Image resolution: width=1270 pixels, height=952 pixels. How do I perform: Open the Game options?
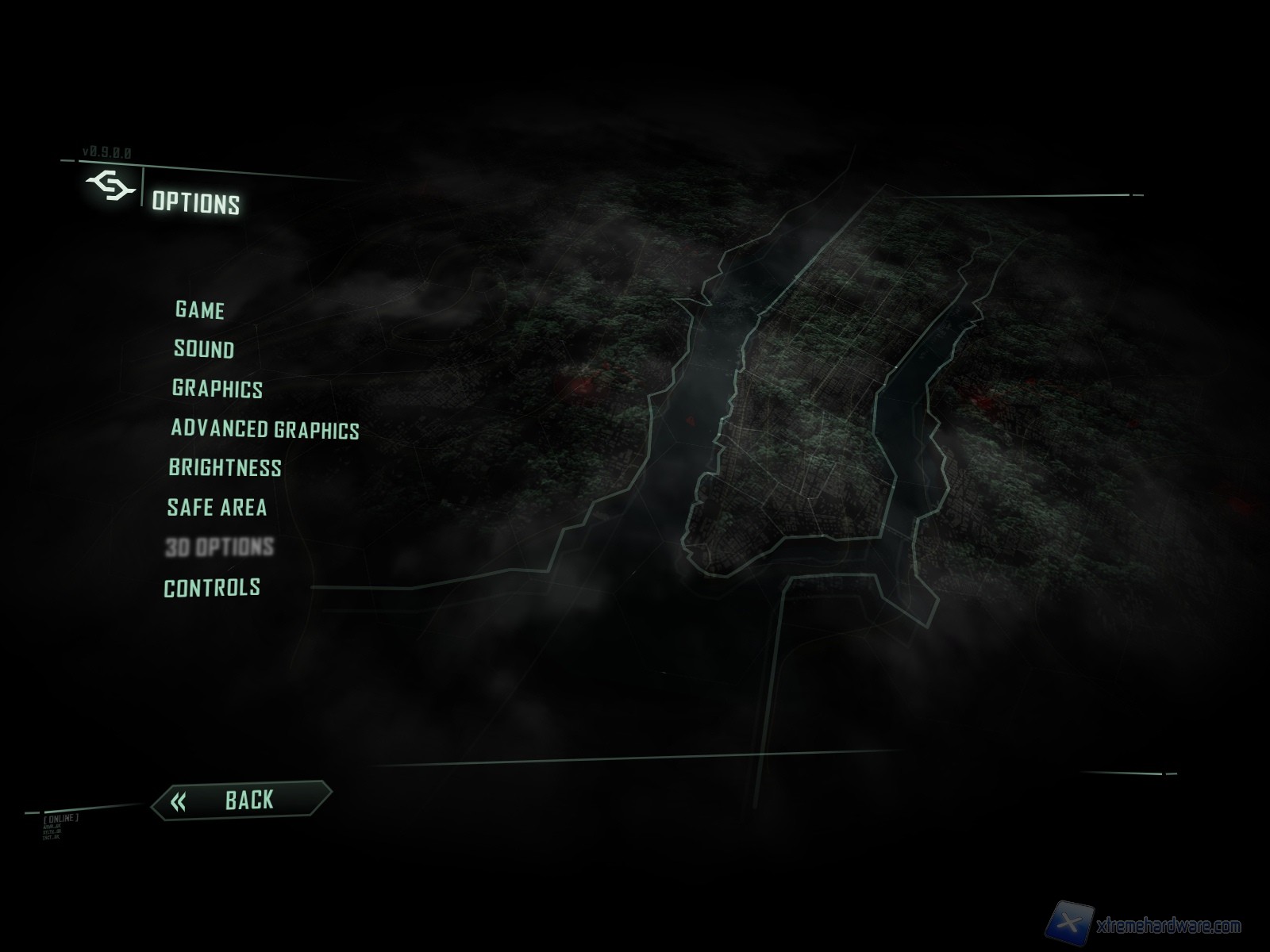point(199,309)
